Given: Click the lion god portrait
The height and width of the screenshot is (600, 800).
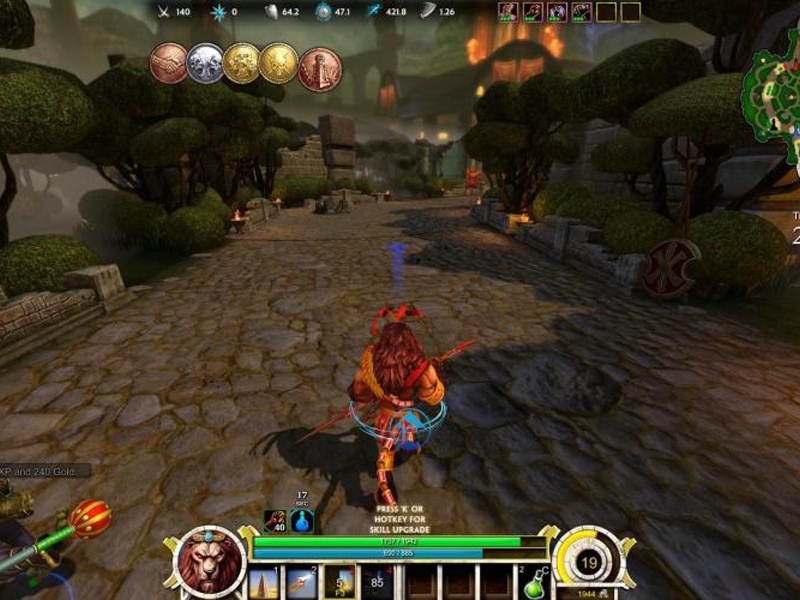Looking at the screenshot, I should 210,562.
